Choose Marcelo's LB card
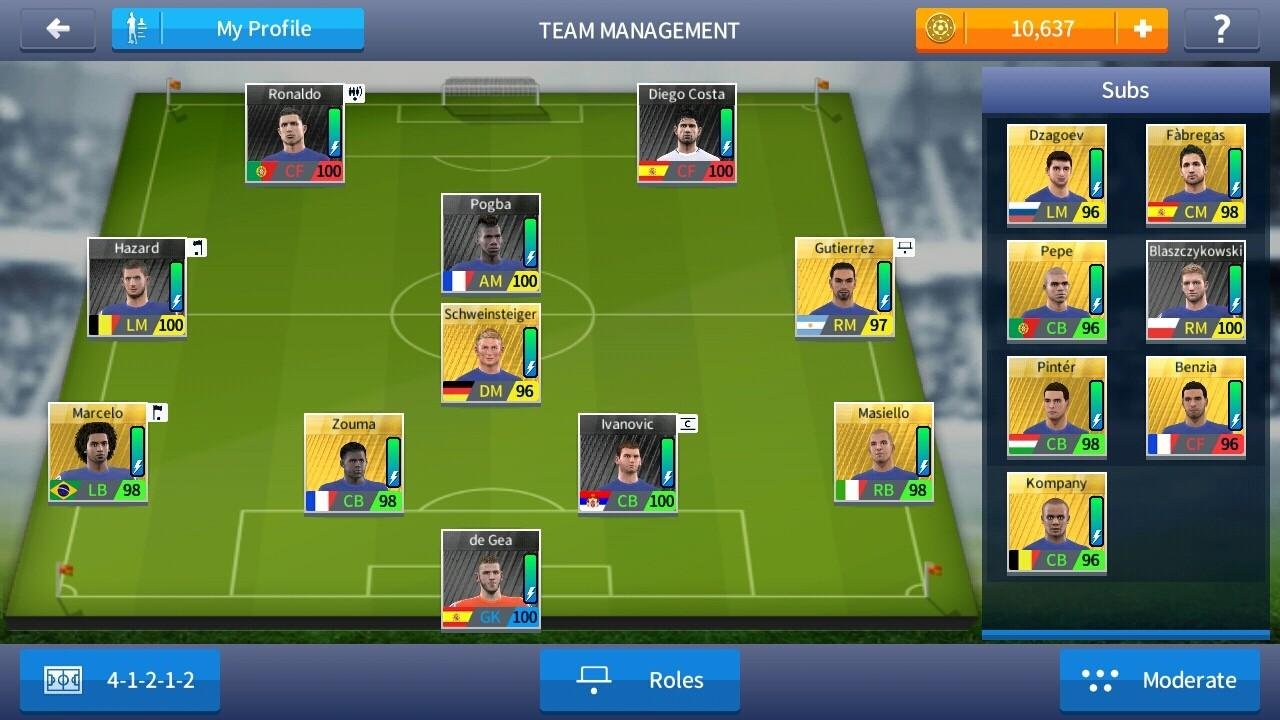 (98, 452)
